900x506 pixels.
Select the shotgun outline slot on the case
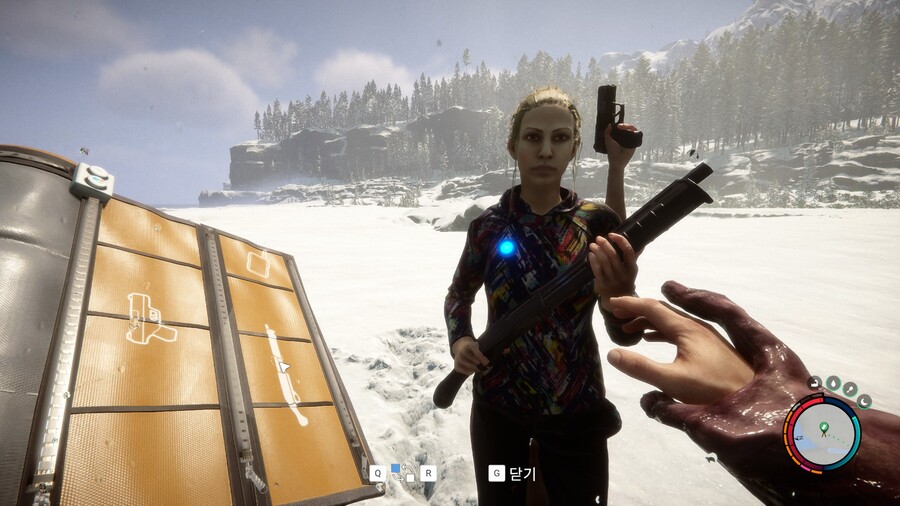(x=284, y=374)
